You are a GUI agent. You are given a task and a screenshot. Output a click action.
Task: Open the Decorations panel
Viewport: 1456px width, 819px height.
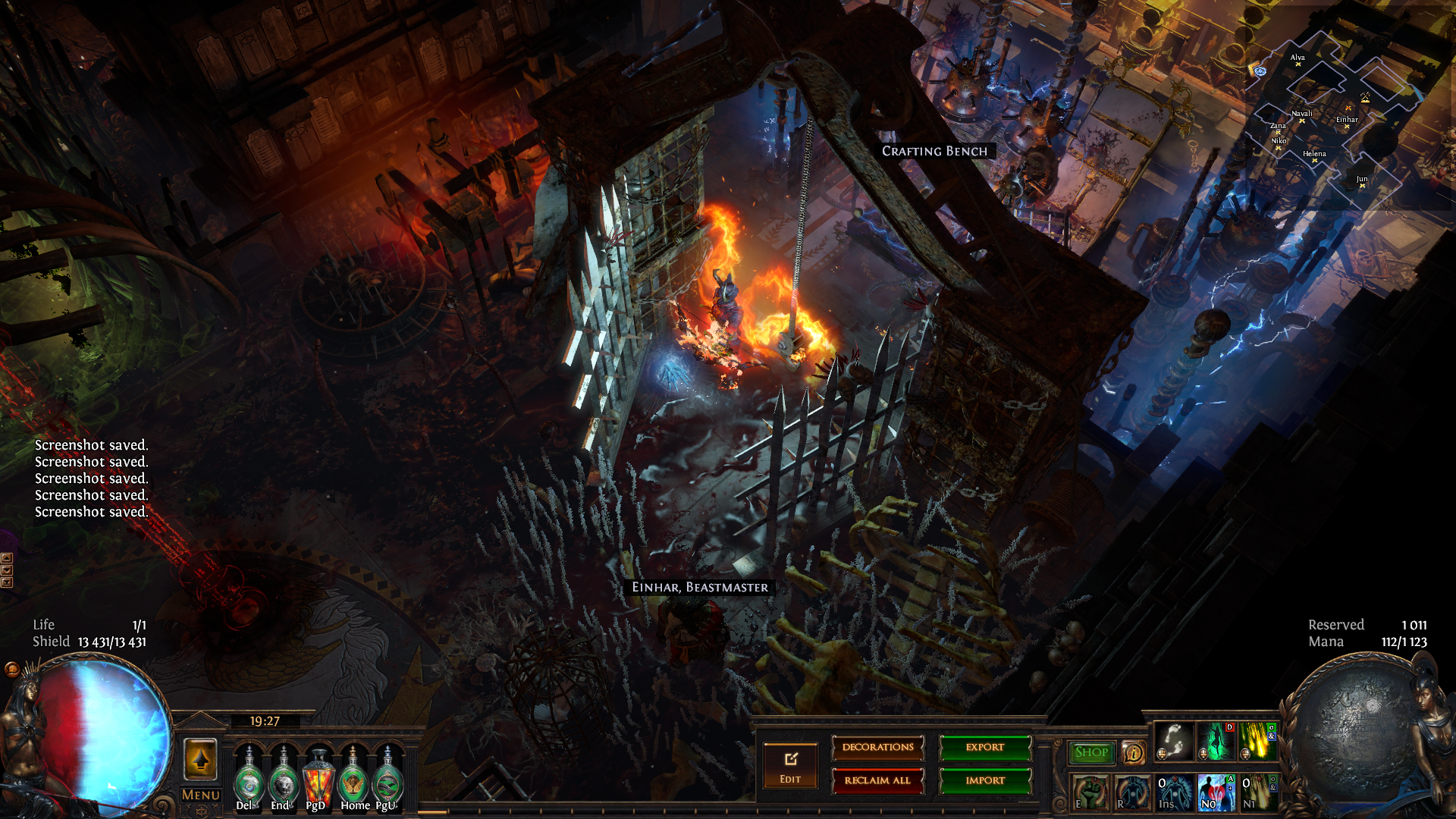(x=877, y=748)
